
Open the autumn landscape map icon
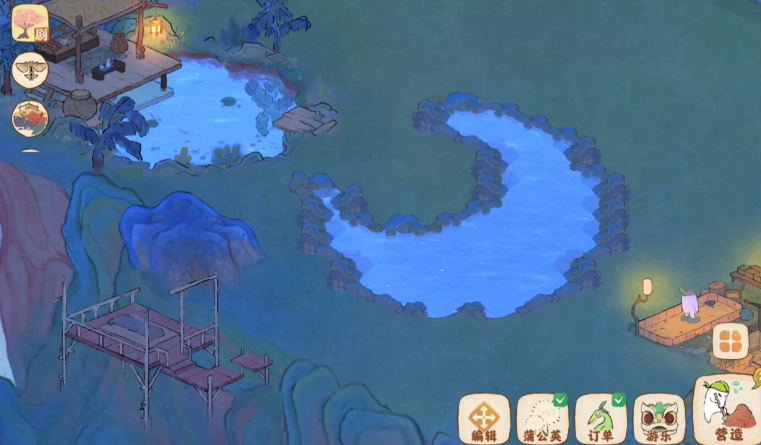click(x=30, y=117)
